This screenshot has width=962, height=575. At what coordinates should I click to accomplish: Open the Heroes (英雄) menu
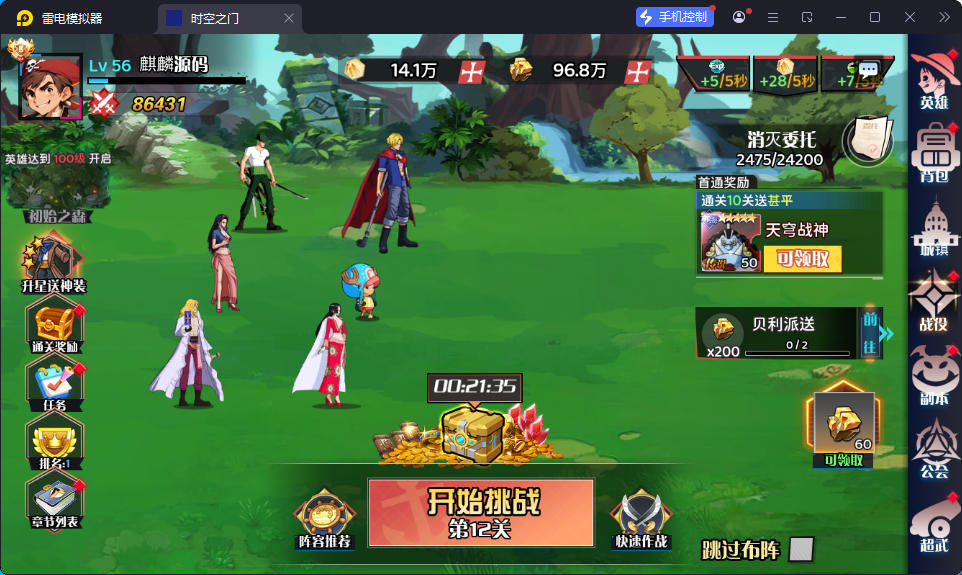(x=934, y=78)
